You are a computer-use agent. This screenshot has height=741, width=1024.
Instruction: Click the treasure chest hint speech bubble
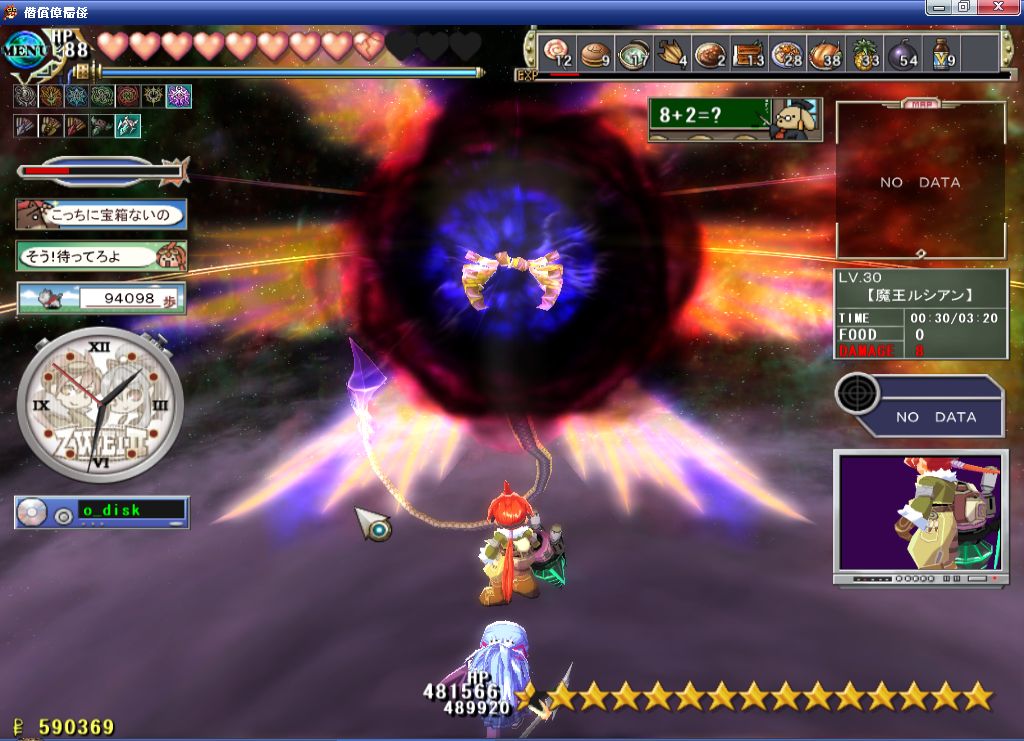(x=101, y=214)
